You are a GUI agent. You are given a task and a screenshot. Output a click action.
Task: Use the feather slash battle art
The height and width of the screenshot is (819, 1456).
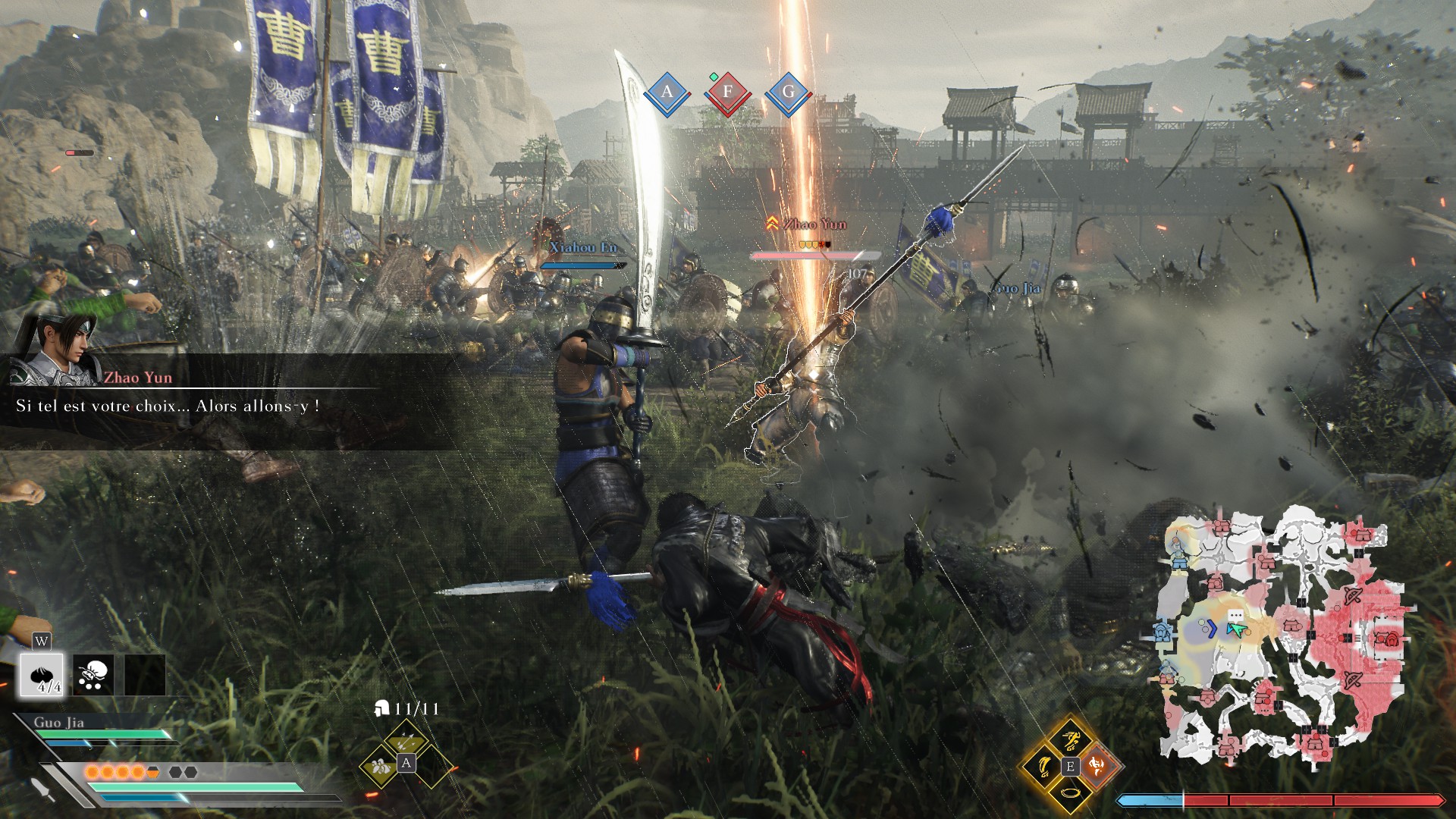point(1043,766)
